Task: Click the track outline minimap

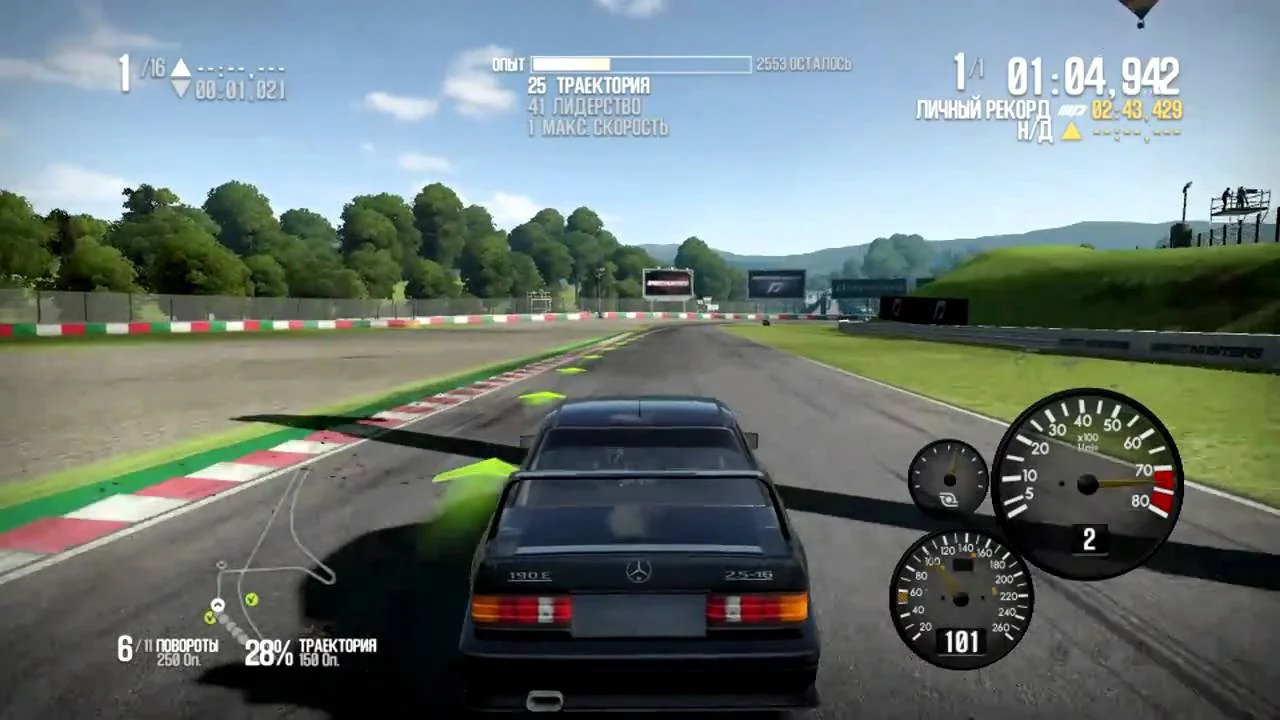Action: click(272, 555)
